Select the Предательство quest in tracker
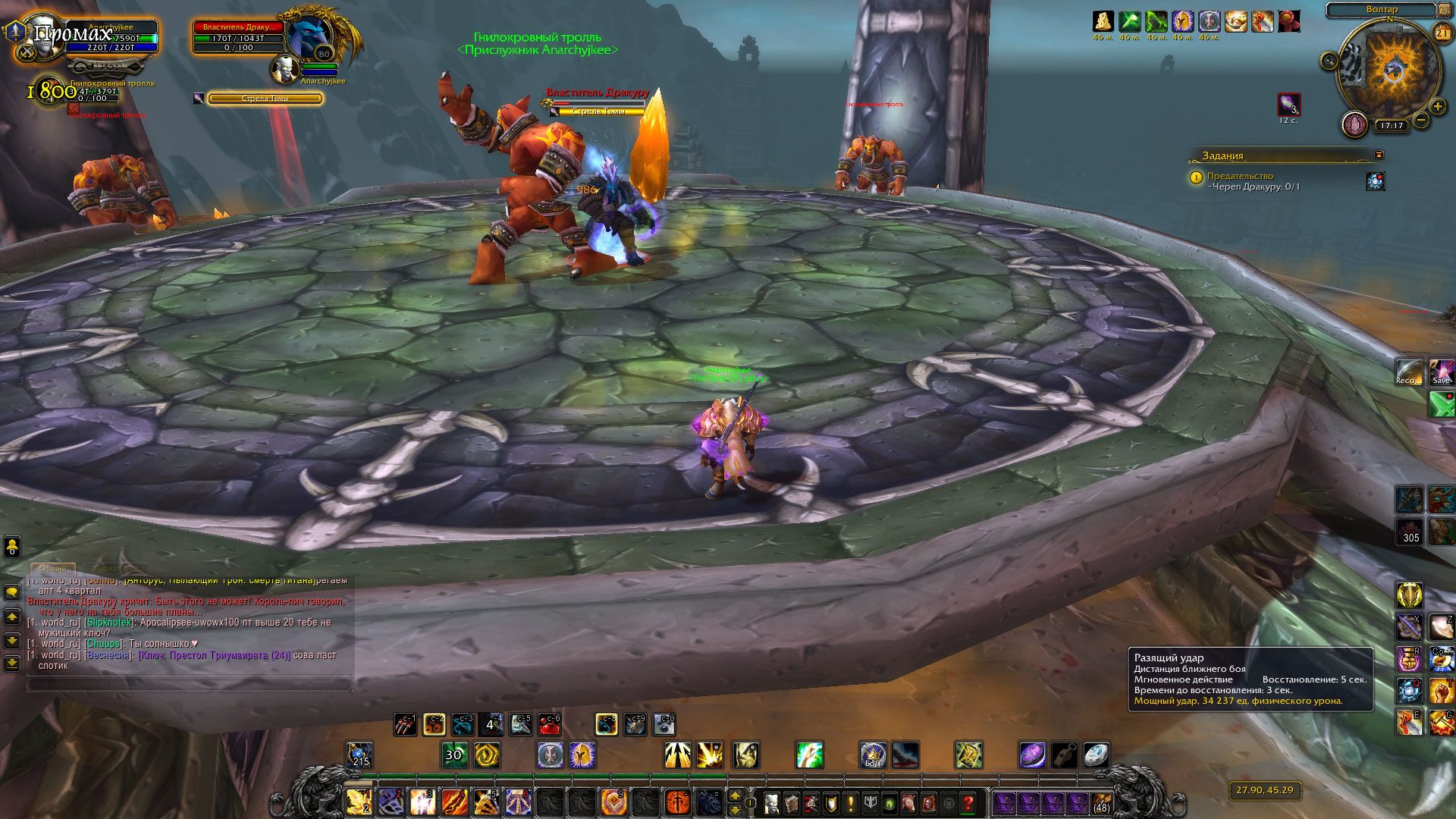Screen dimensions: 1456x819 pos(1240,176)
